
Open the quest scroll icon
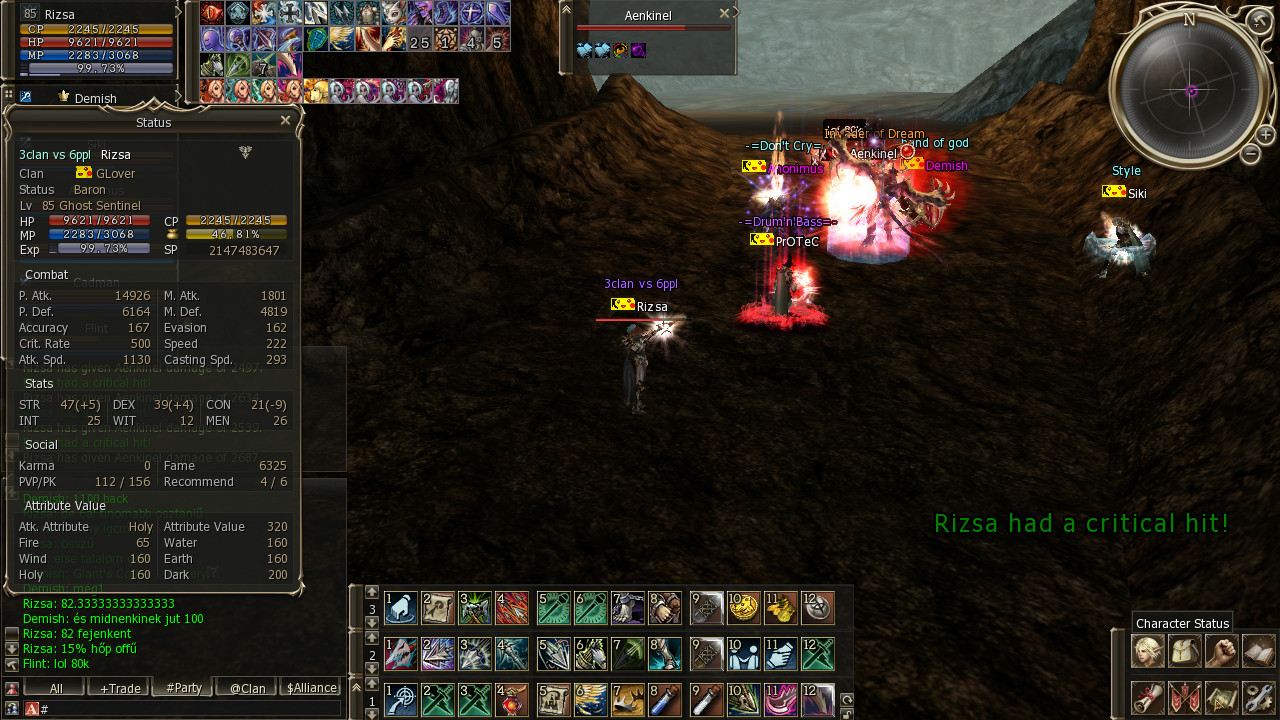pos(1146,697)
